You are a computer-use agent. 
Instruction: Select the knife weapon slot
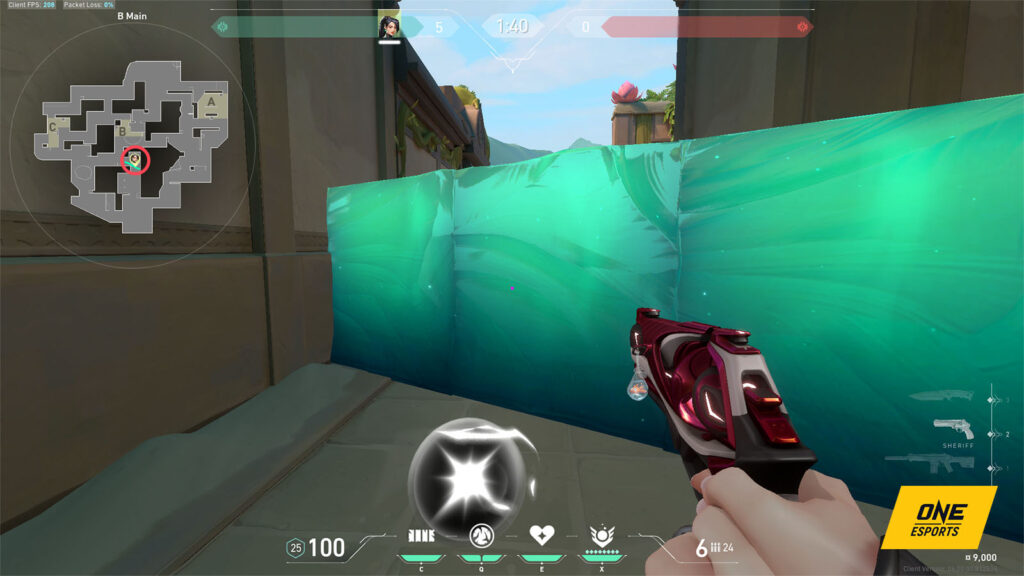[x=941, y=396]
